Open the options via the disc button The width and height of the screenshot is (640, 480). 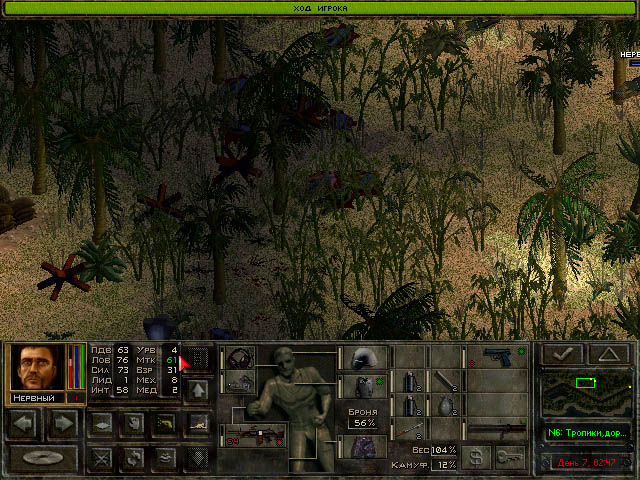[x=43, y=459]
